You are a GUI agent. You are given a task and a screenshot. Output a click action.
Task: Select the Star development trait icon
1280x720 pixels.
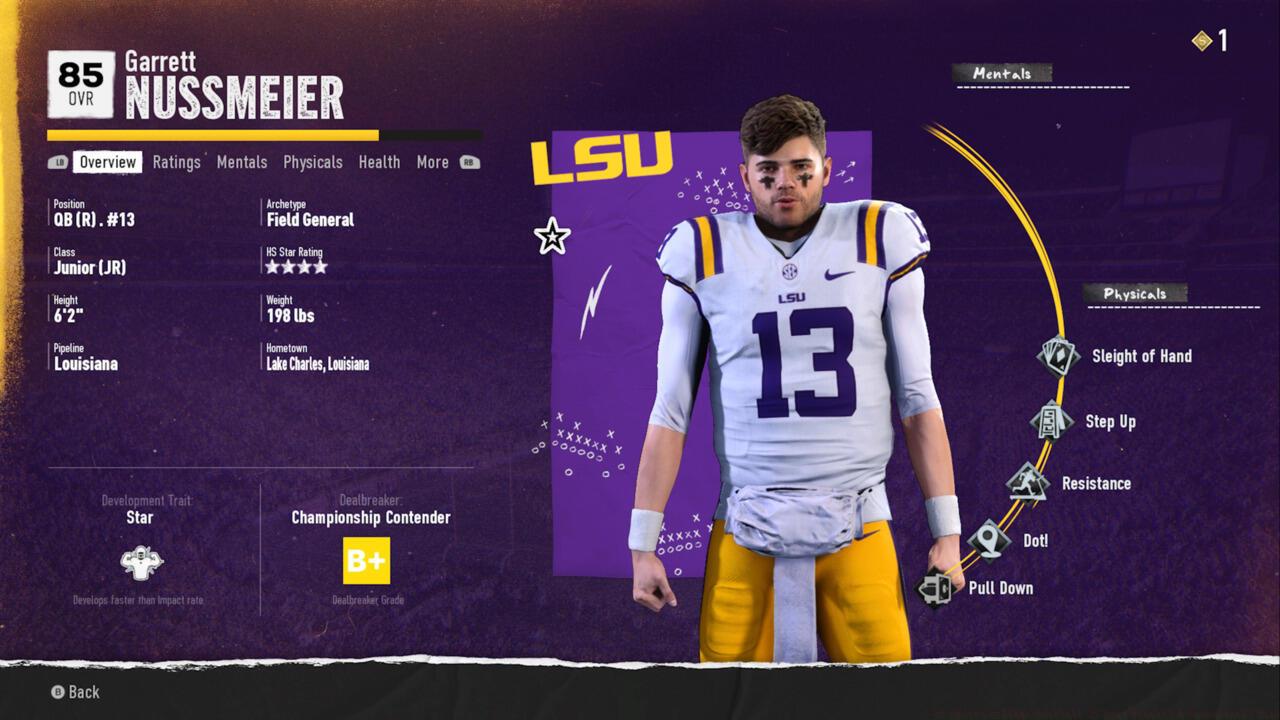[x=141, y=561]
